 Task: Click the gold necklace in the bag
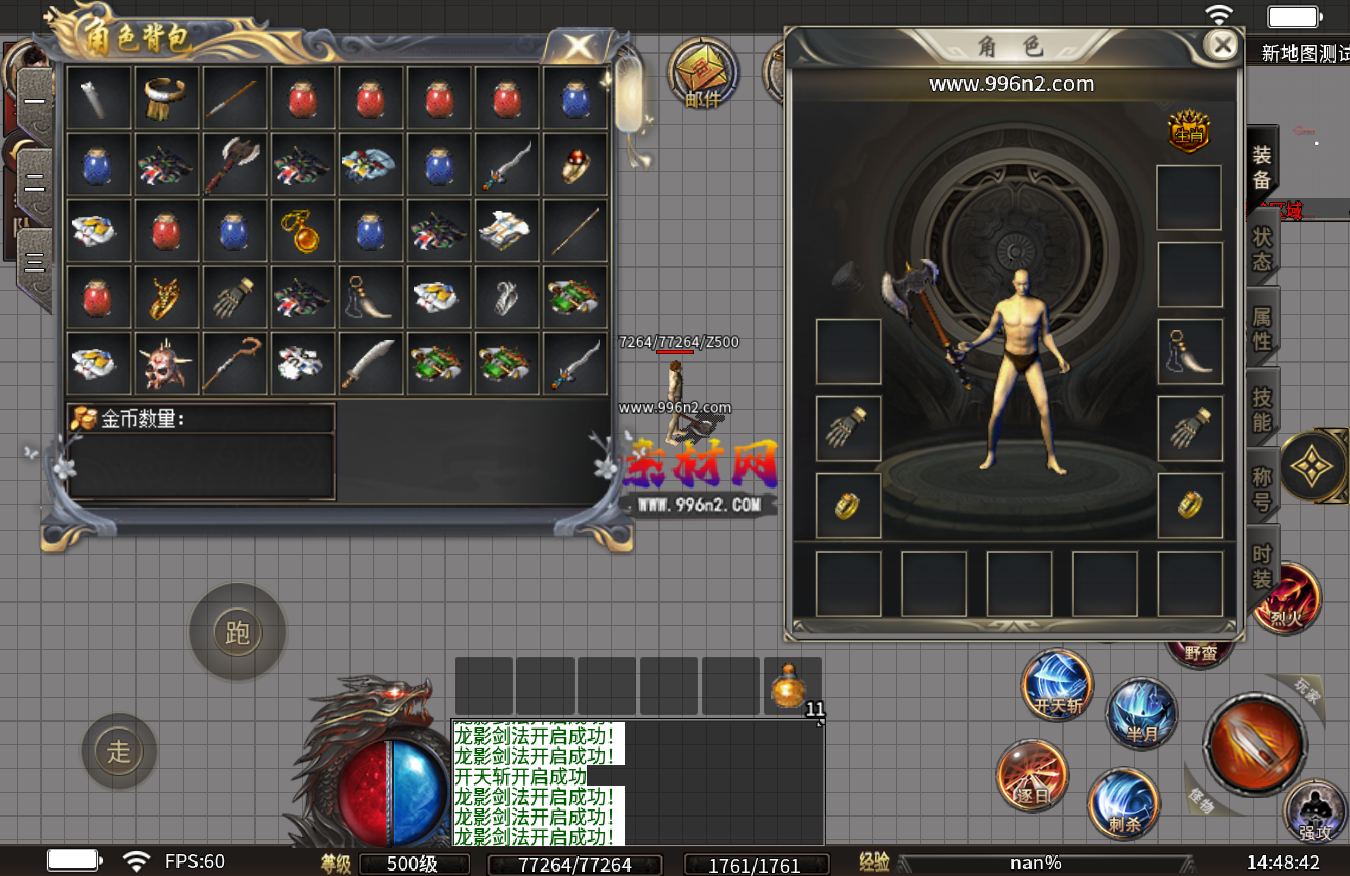click(x=302, y=231)
